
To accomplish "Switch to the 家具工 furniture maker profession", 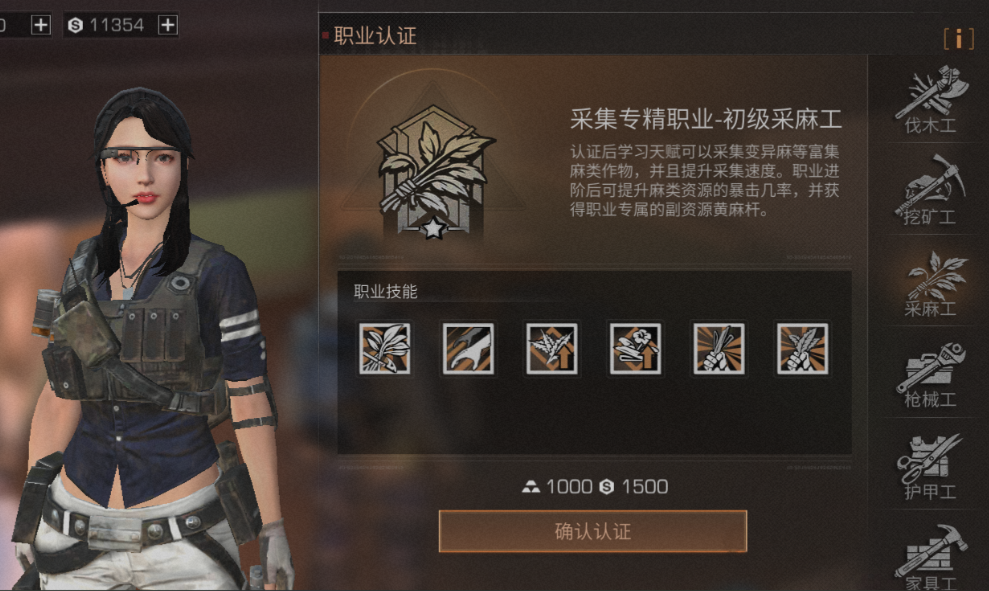I will [x=930, y=558].
